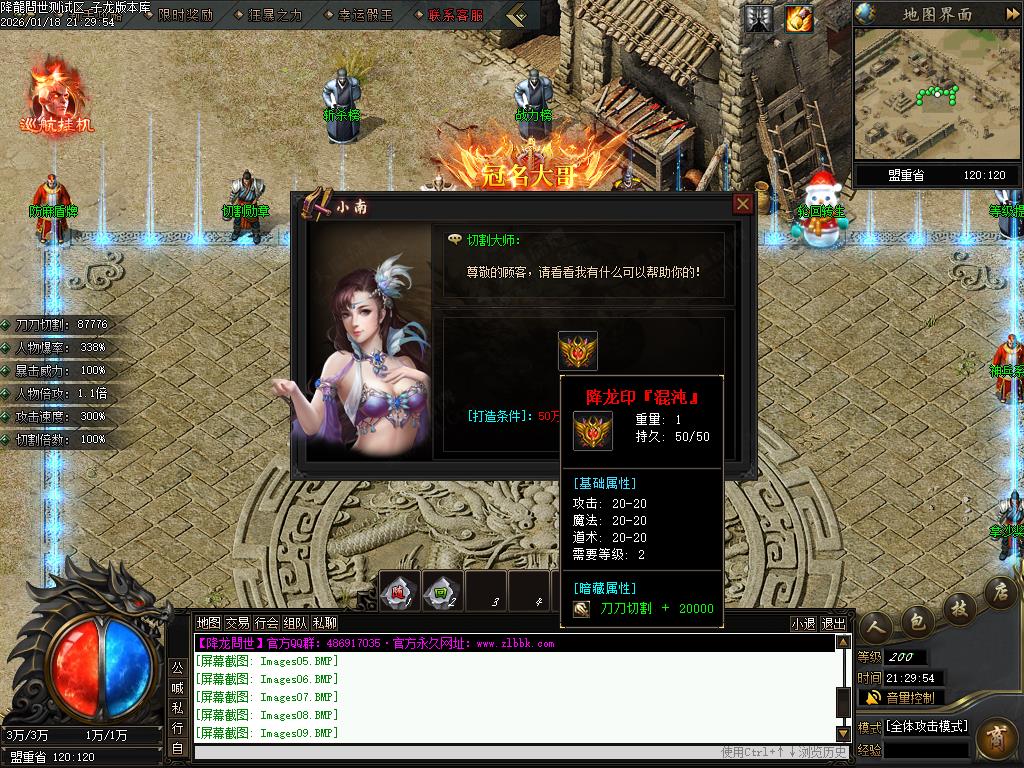Open the 包 bag button
Image resolution: width=1024 pixels, height=768 pixels.
click(916, 622)
